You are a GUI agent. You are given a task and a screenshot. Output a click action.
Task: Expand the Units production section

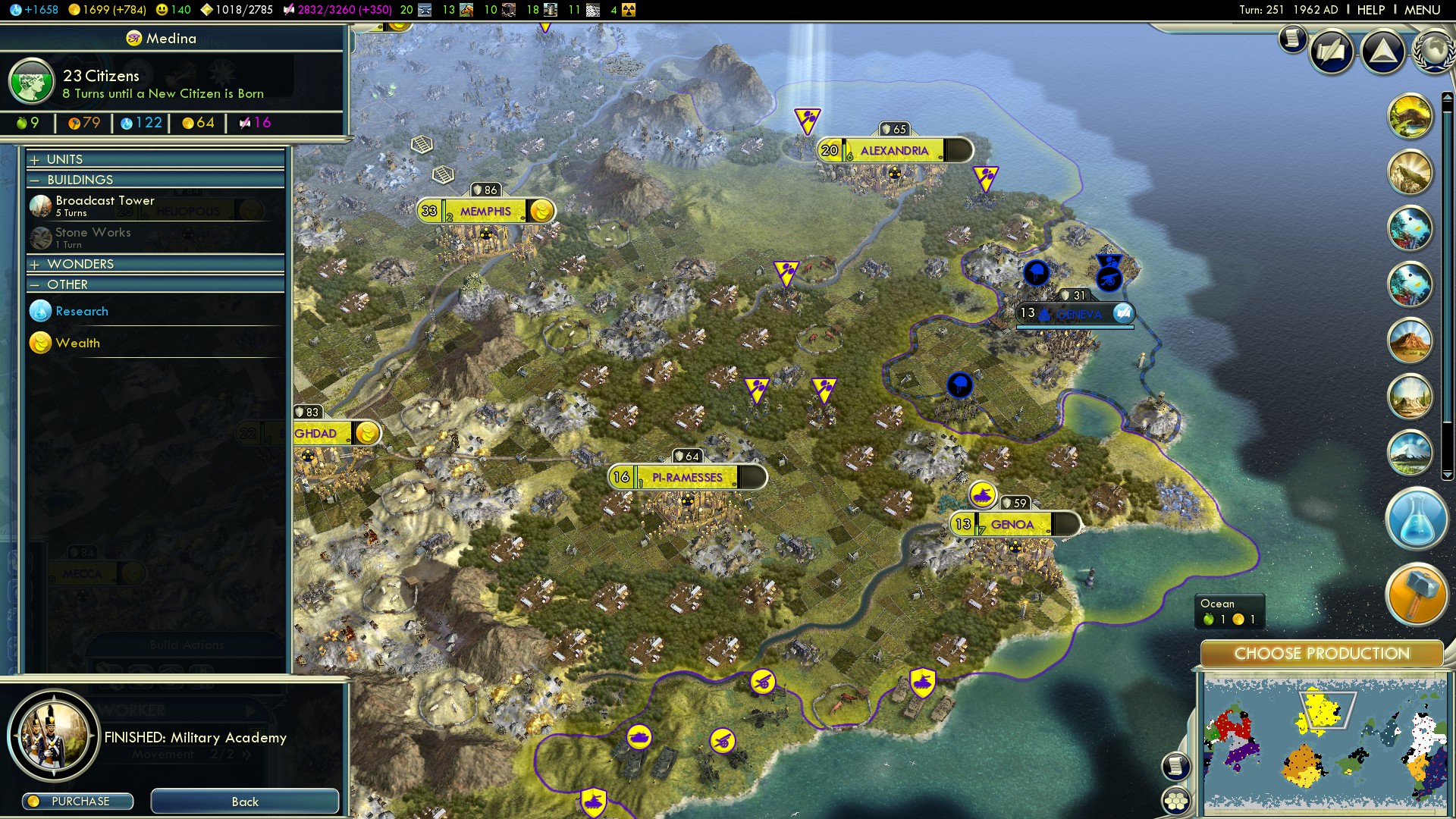point(64,159)
